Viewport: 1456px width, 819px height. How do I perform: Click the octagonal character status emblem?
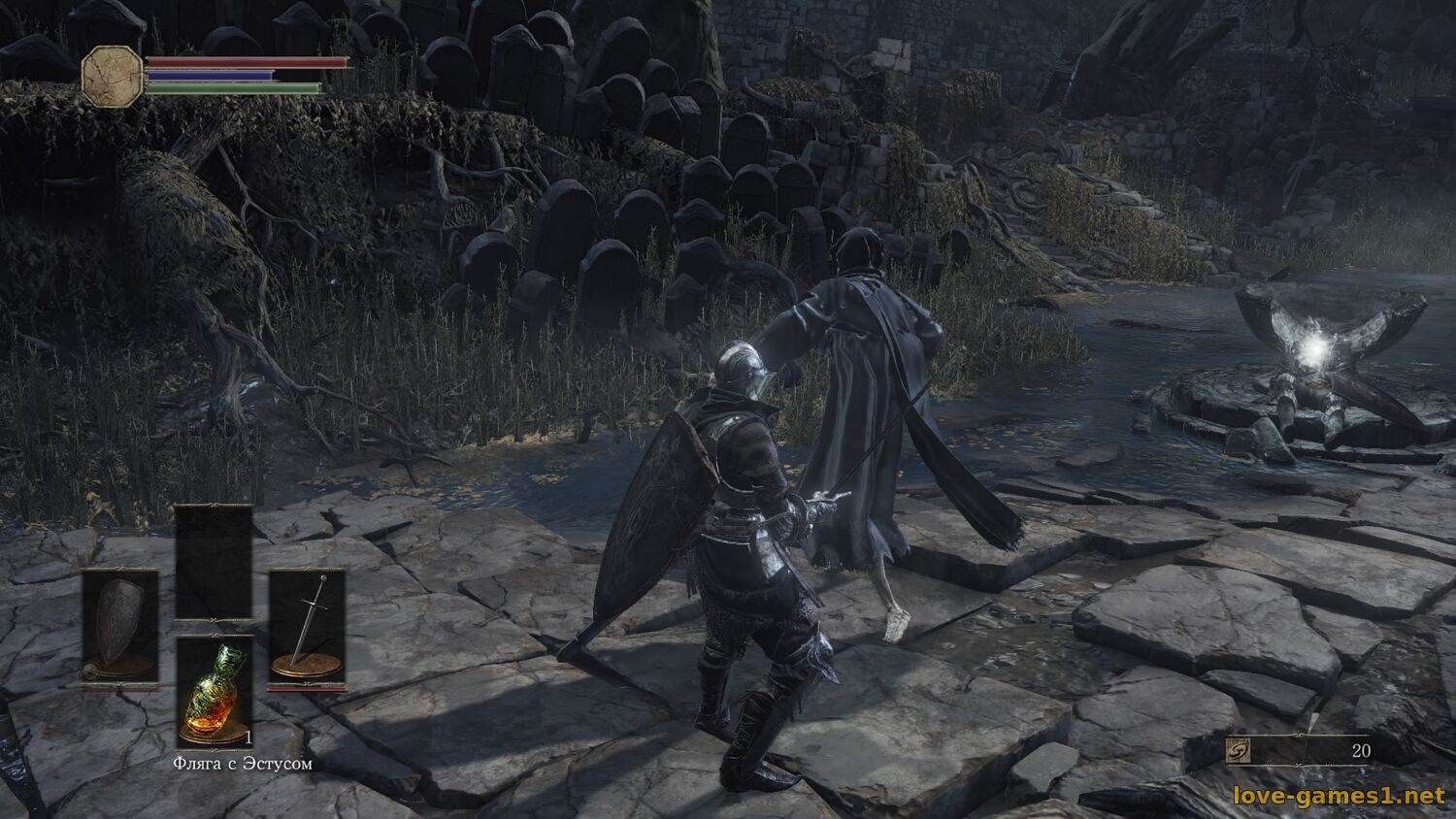pyautogui.click(x=113, y=76)
